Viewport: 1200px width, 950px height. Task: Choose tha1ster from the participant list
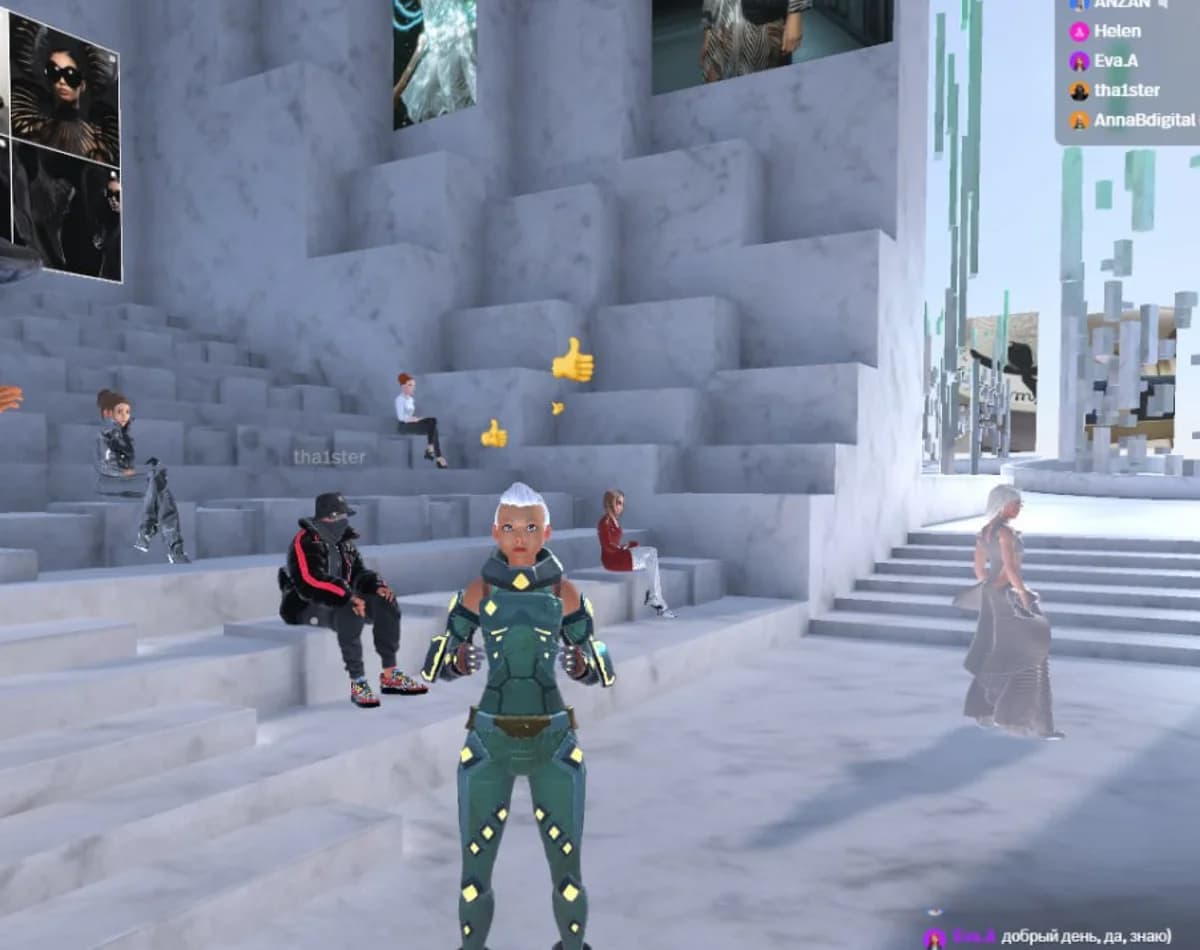tap(1126, 91)
